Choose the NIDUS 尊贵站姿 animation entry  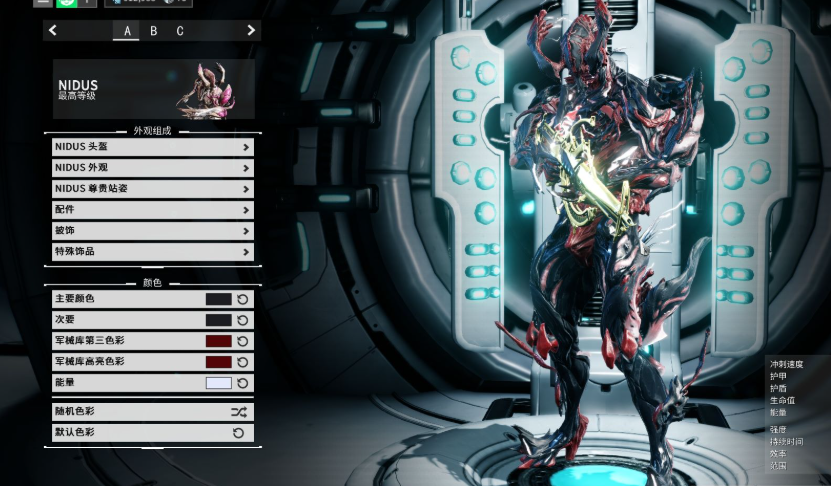coord(153,189)
